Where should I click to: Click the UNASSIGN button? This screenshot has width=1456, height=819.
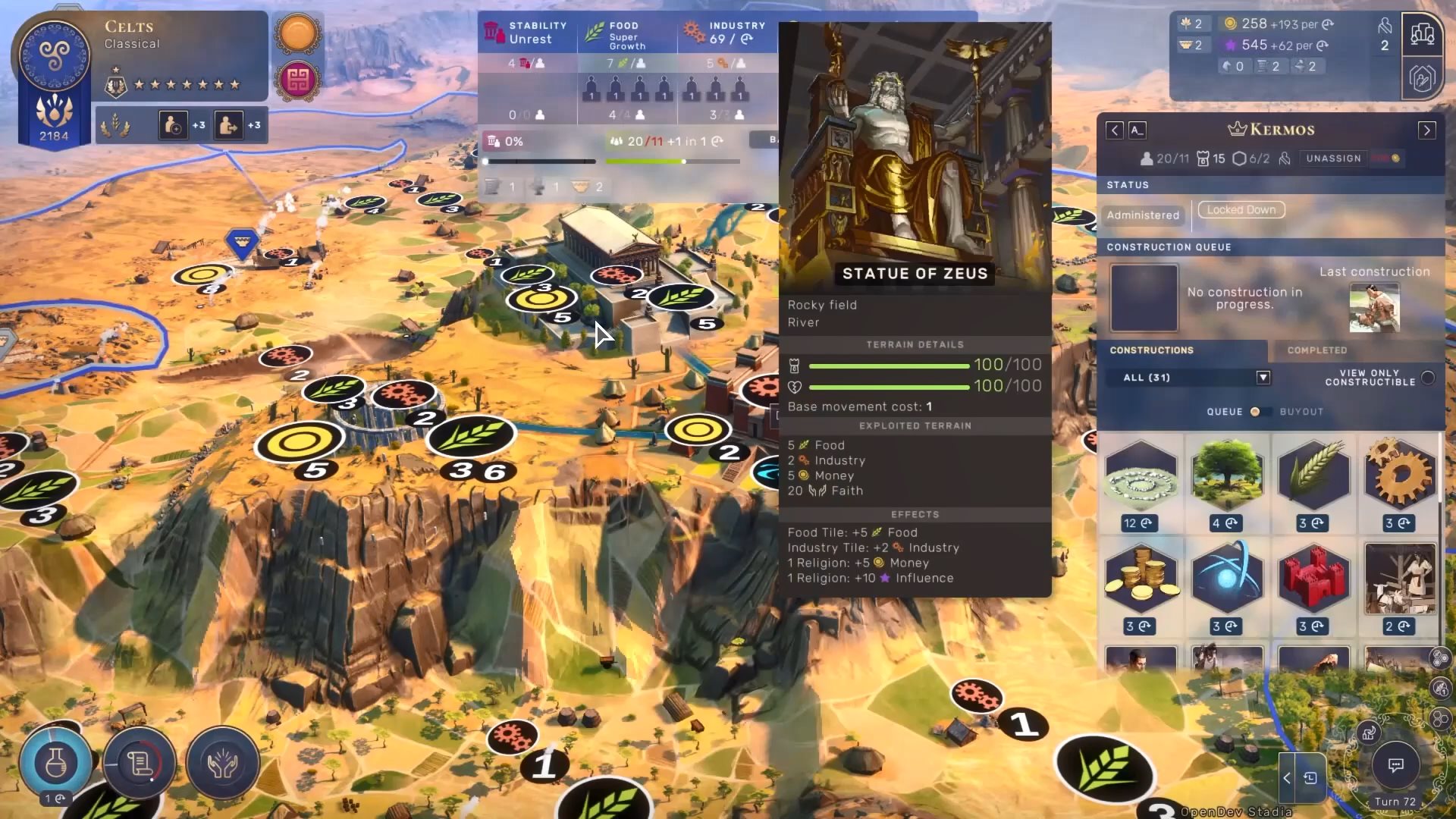[x=1333, y=158]
